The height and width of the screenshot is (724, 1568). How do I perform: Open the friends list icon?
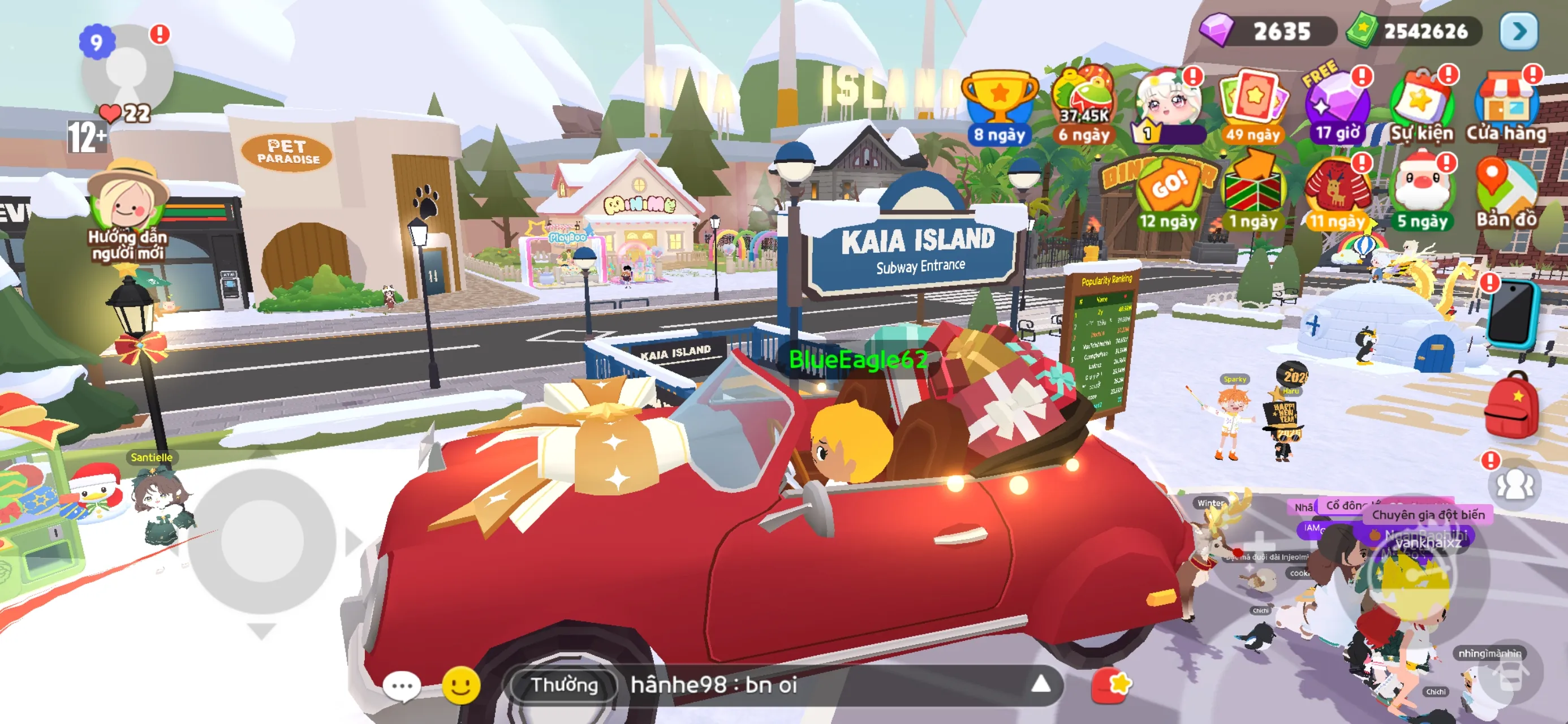[x=1514, y=485]
